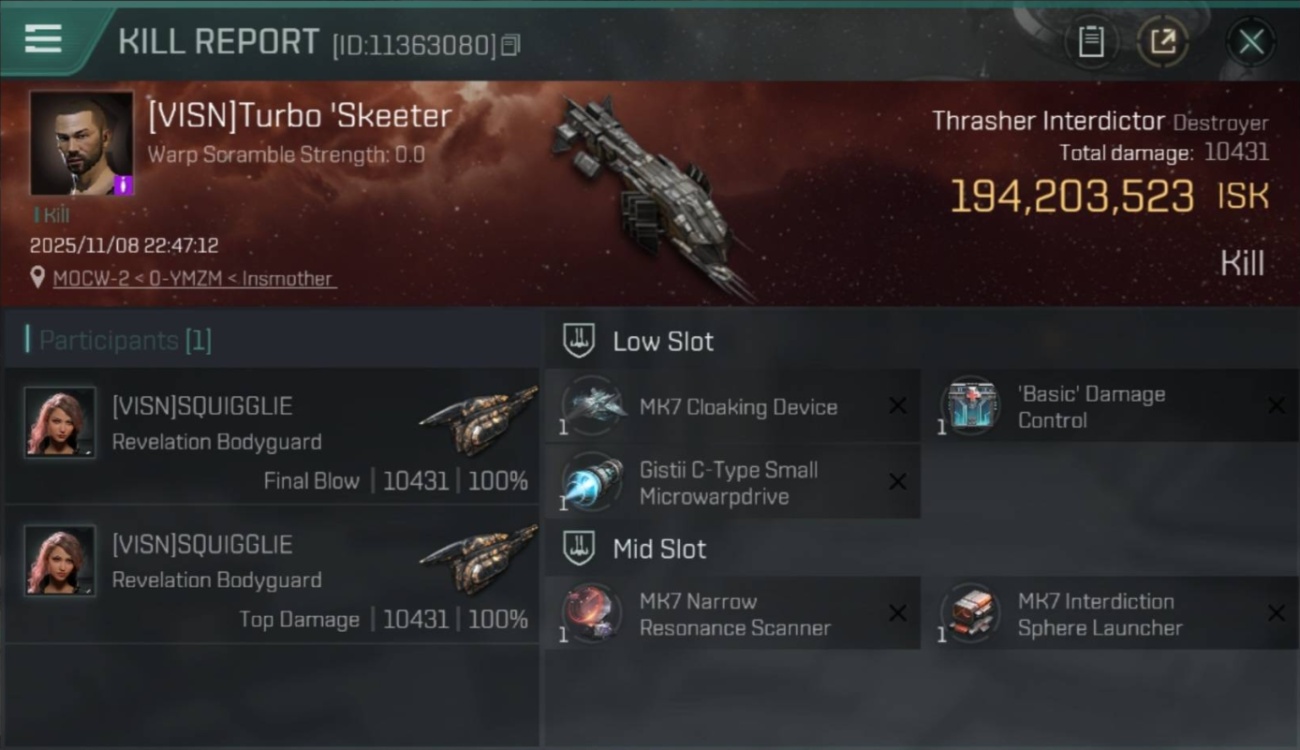Click Turbo 'Skeeter's character portrait

[81, 143]
